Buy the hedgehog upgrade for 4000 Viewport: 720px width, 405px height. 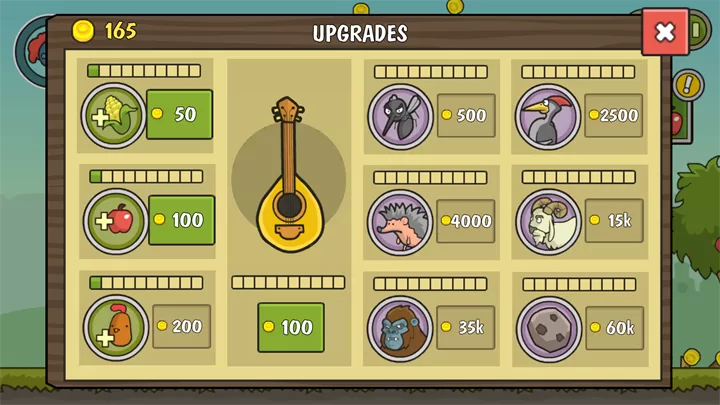point(466,221)
